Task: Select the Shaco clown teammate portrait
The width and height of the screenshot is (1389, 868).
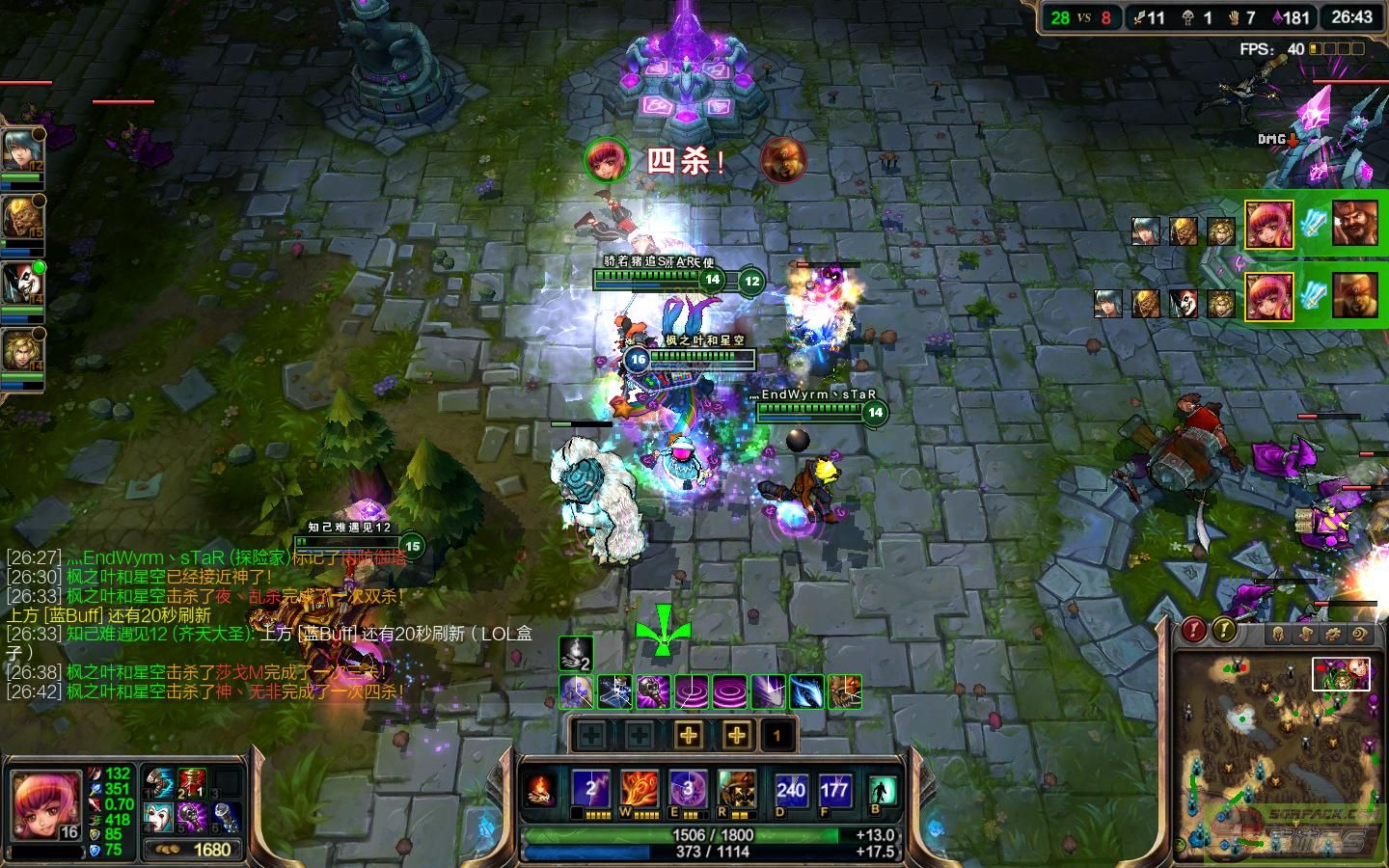Action: pyautogui.click(x=19, y=284)
